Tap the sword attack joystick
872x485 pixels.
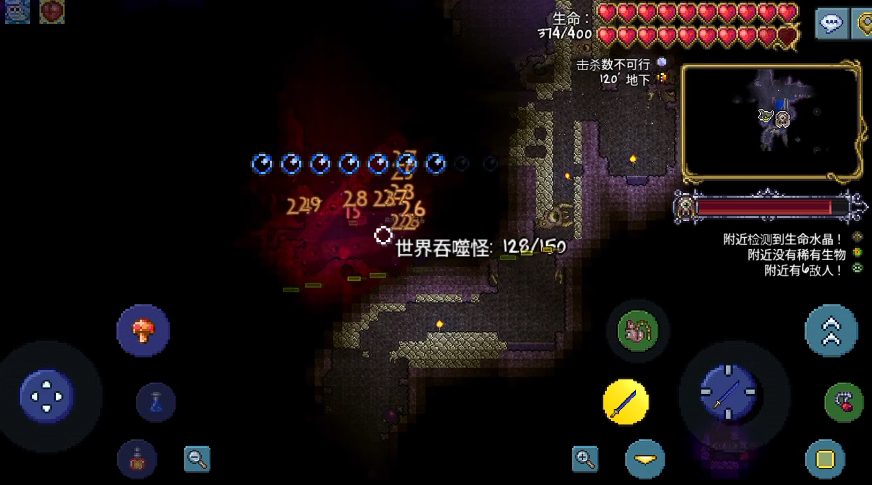[728, 392]
